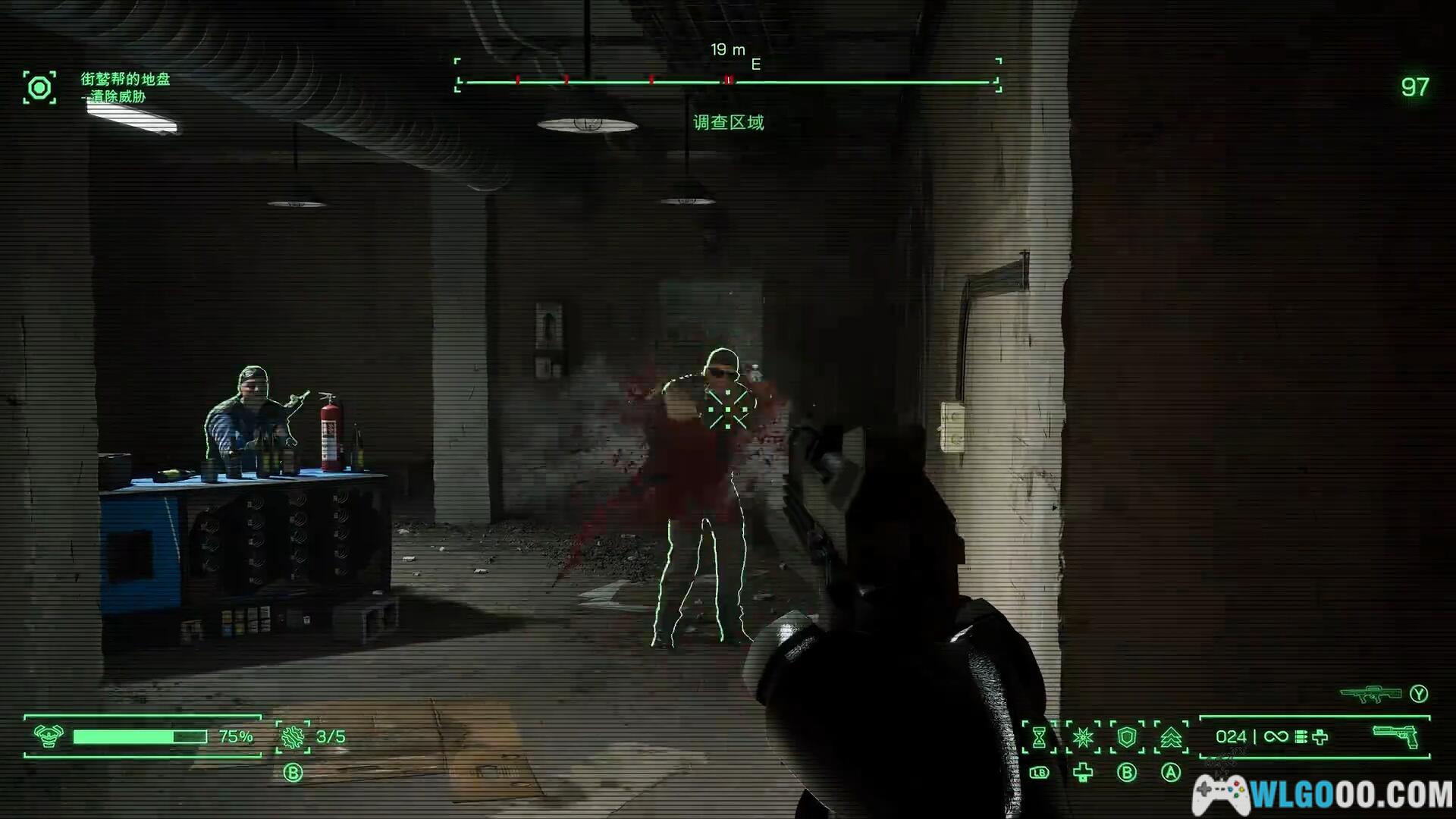Image resolution: width=1456 pixels, height=819 pixels.
Task: Trigger the starburst shockwave ability
Action: 1083,737
